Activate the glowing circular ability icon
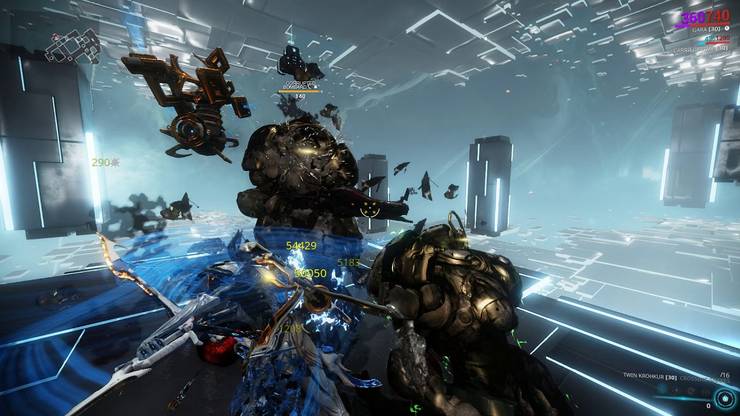 tap(722, 397)
